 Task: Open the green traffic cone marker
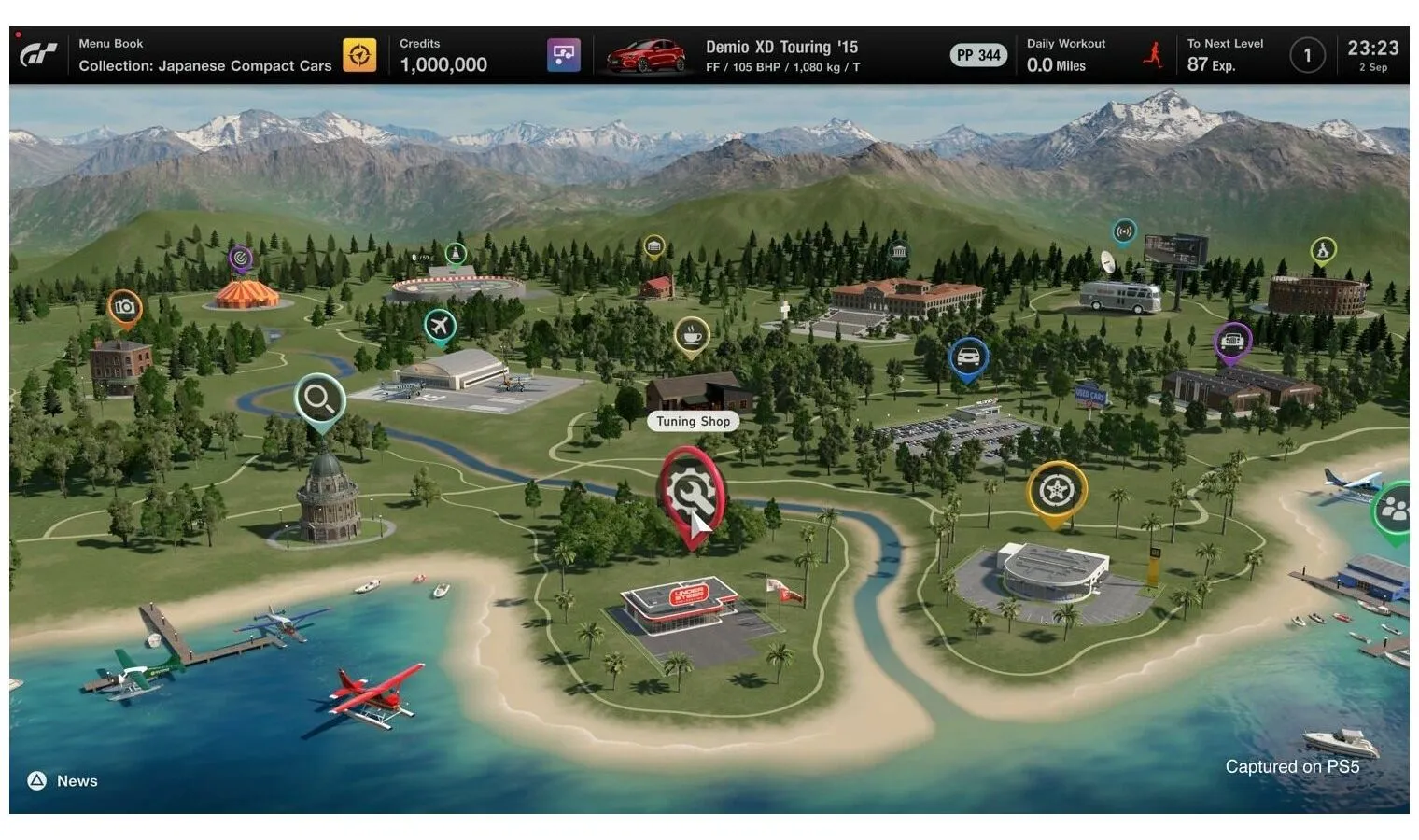coord(456,253)
